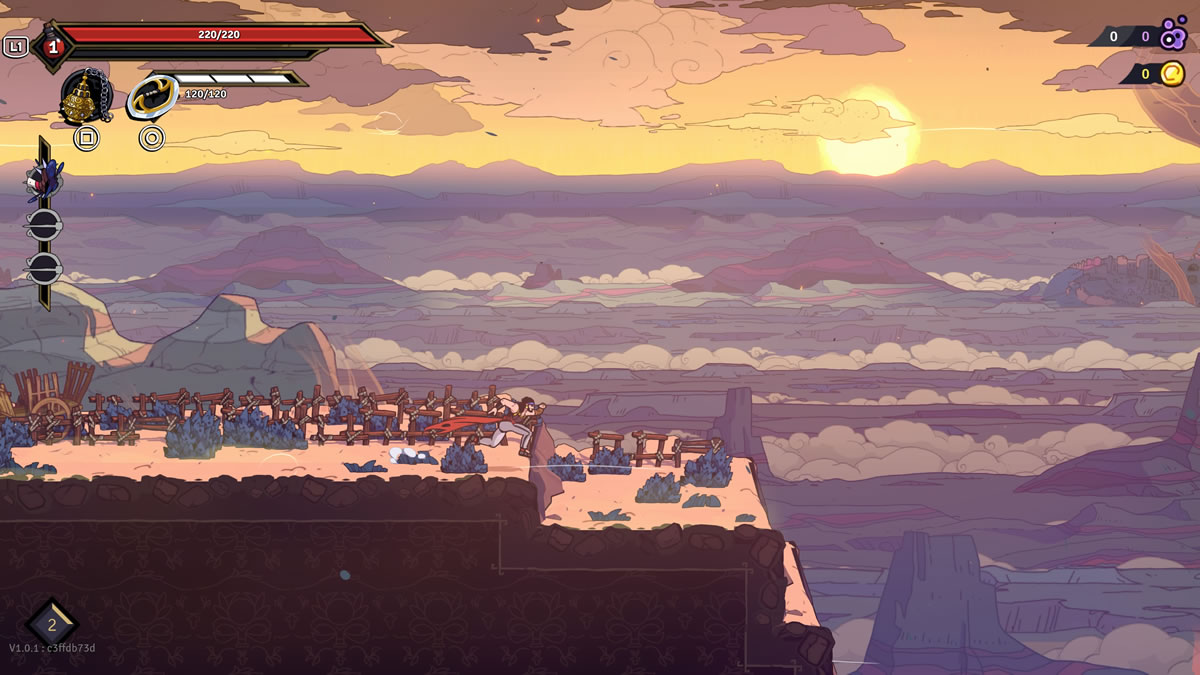Click the red healing potion flask icon

(52, 46)
